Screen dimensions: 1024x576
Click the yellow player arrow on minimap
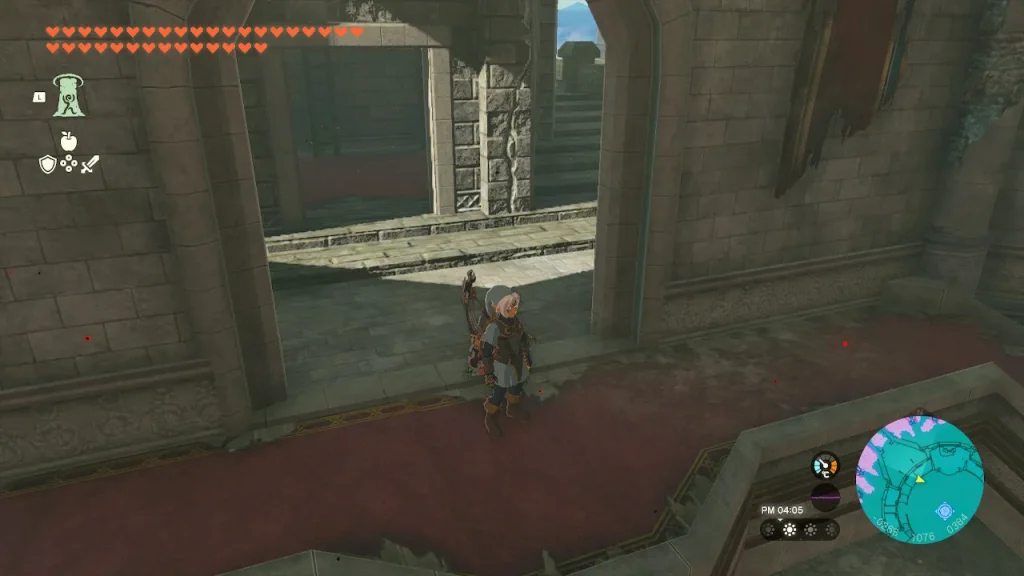tap(918, 479)
